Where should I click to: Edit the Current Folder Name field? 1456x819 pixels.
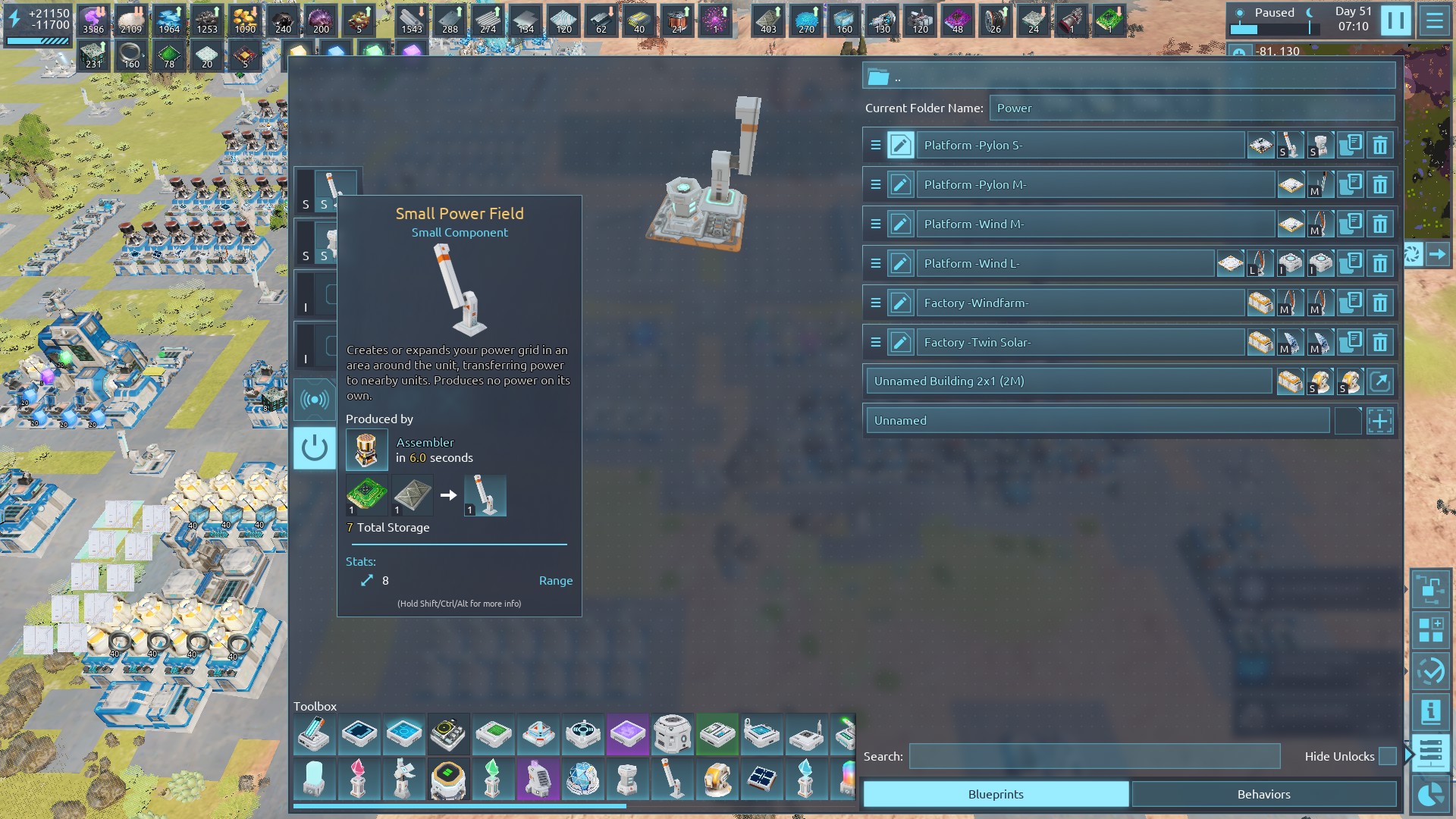1191,108
